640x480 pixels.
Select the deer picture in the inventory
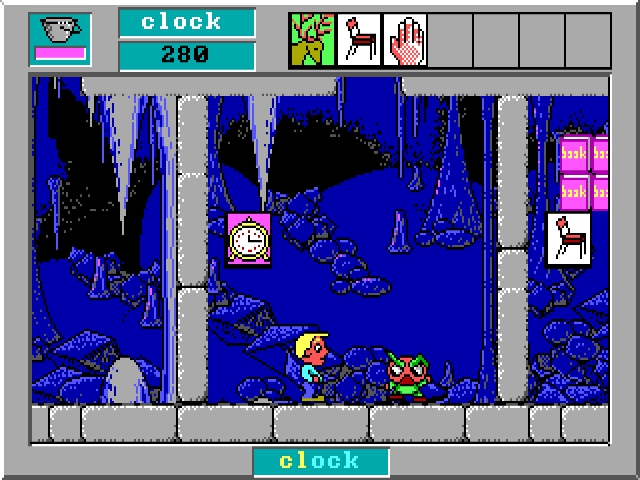[x=312, y=40]
